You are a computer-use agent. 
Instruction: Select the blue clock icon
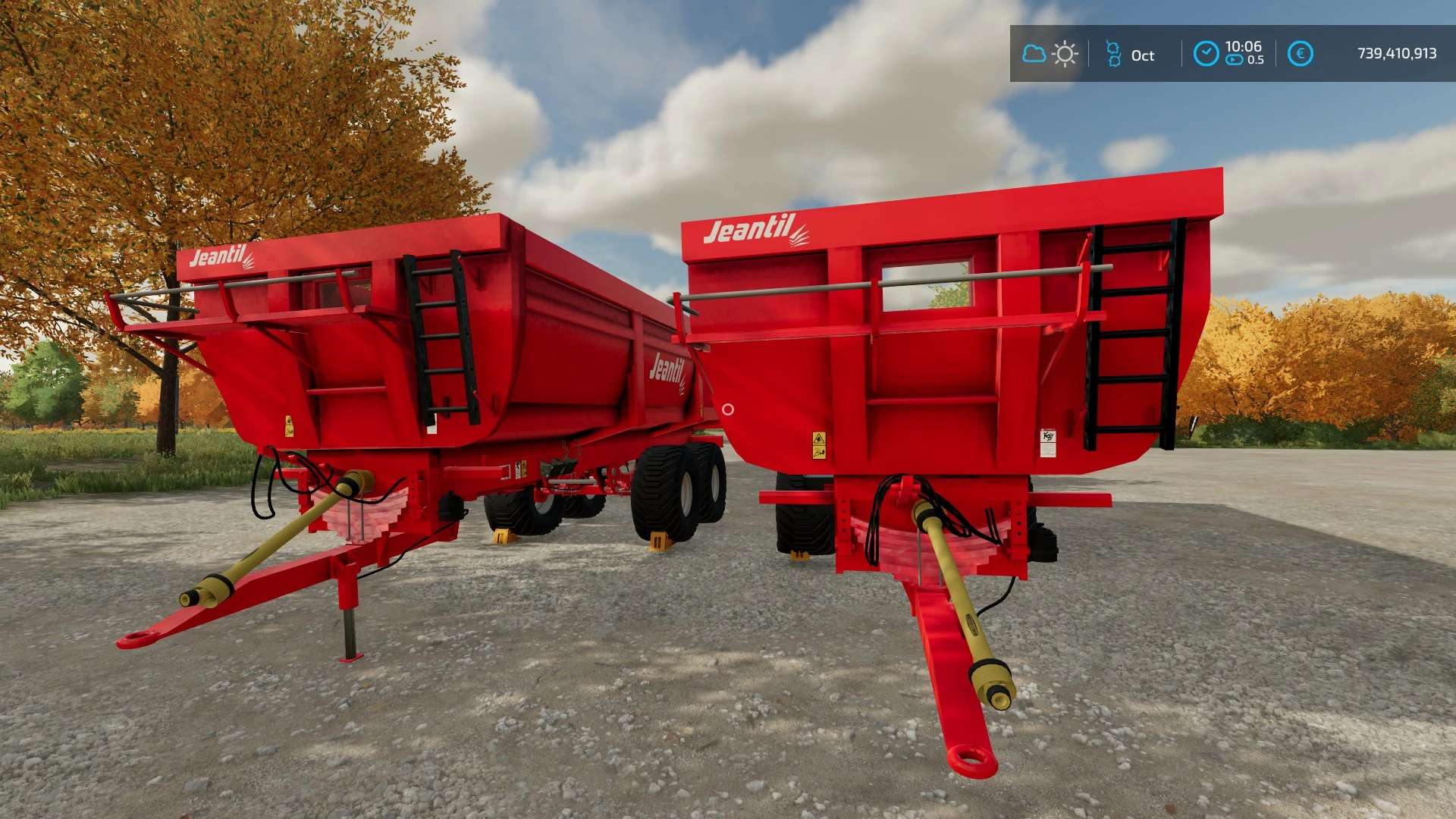tap(1206, 54)
